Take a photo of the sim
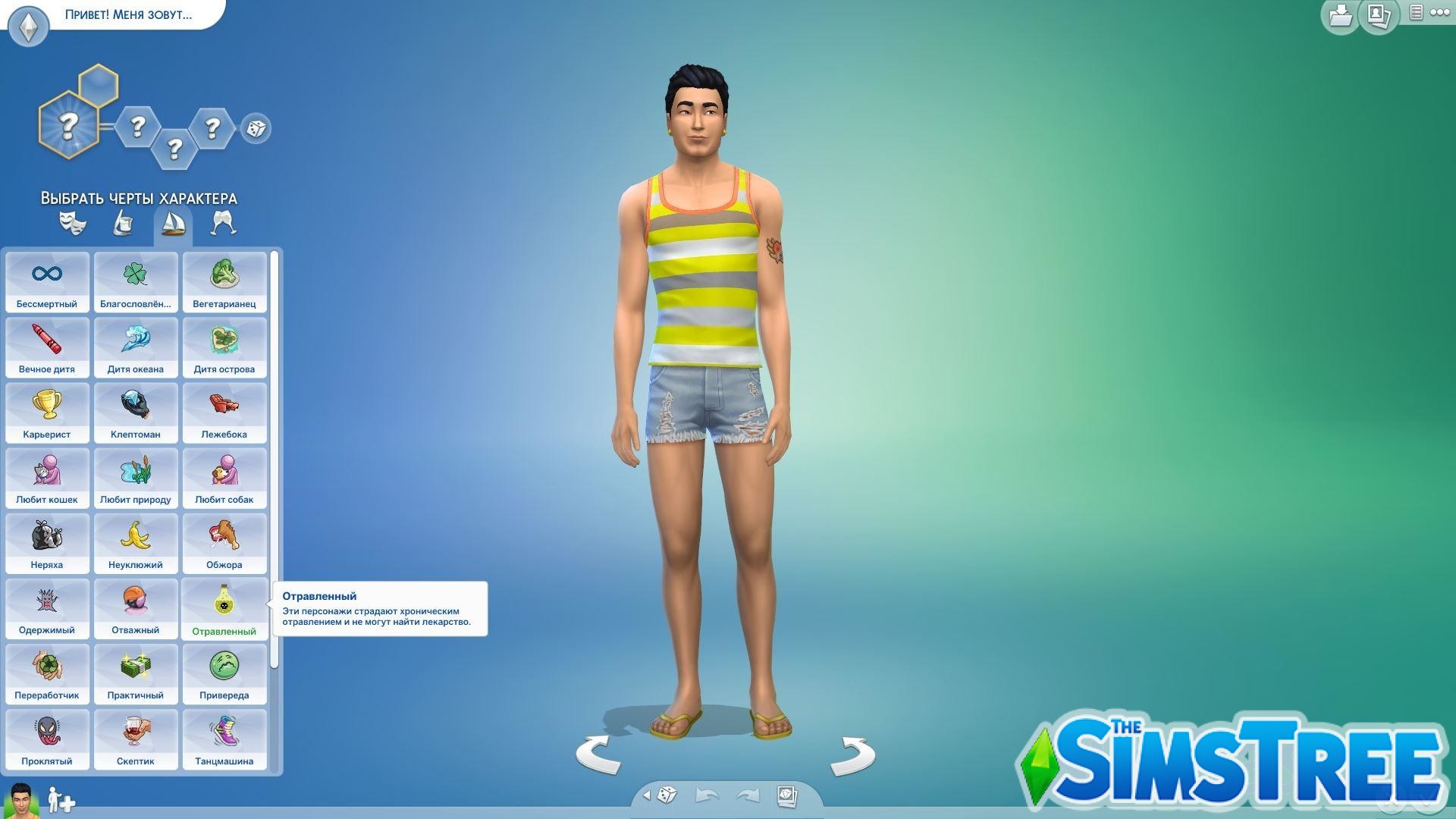This screenshot has height=819, width=1456. tap(786, 793)
